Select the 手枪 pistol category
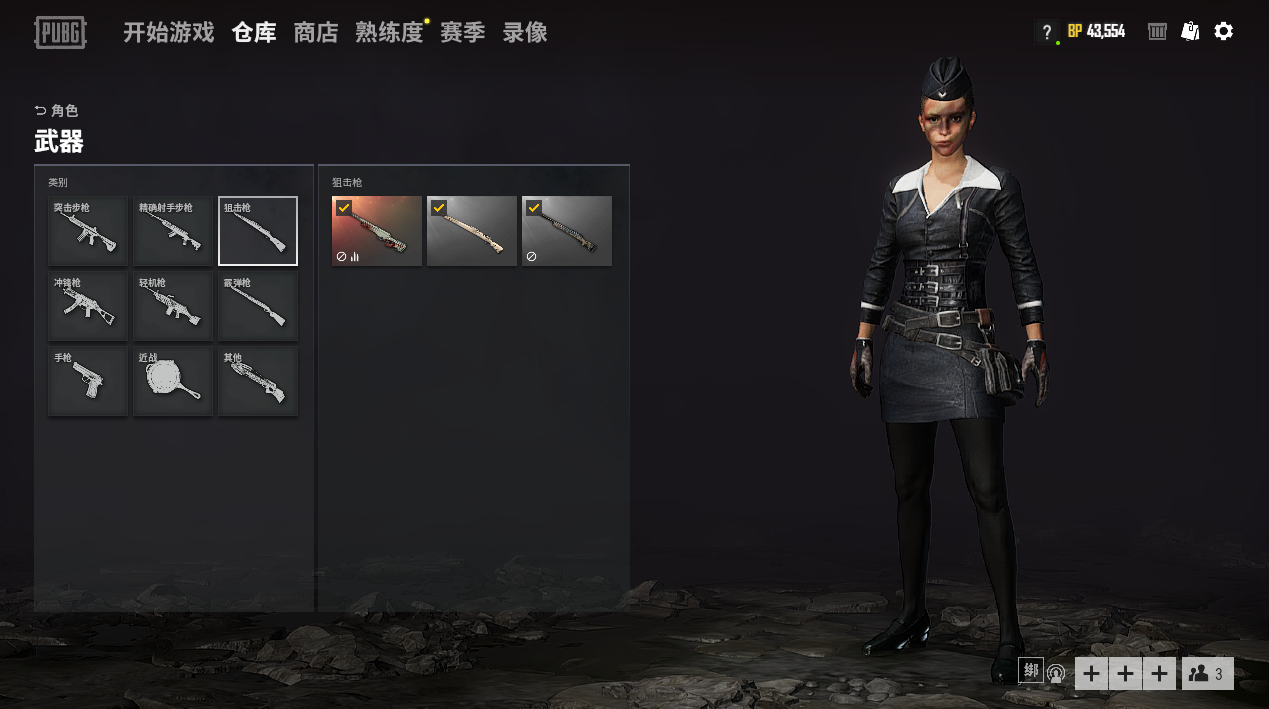 pos(88,381)
